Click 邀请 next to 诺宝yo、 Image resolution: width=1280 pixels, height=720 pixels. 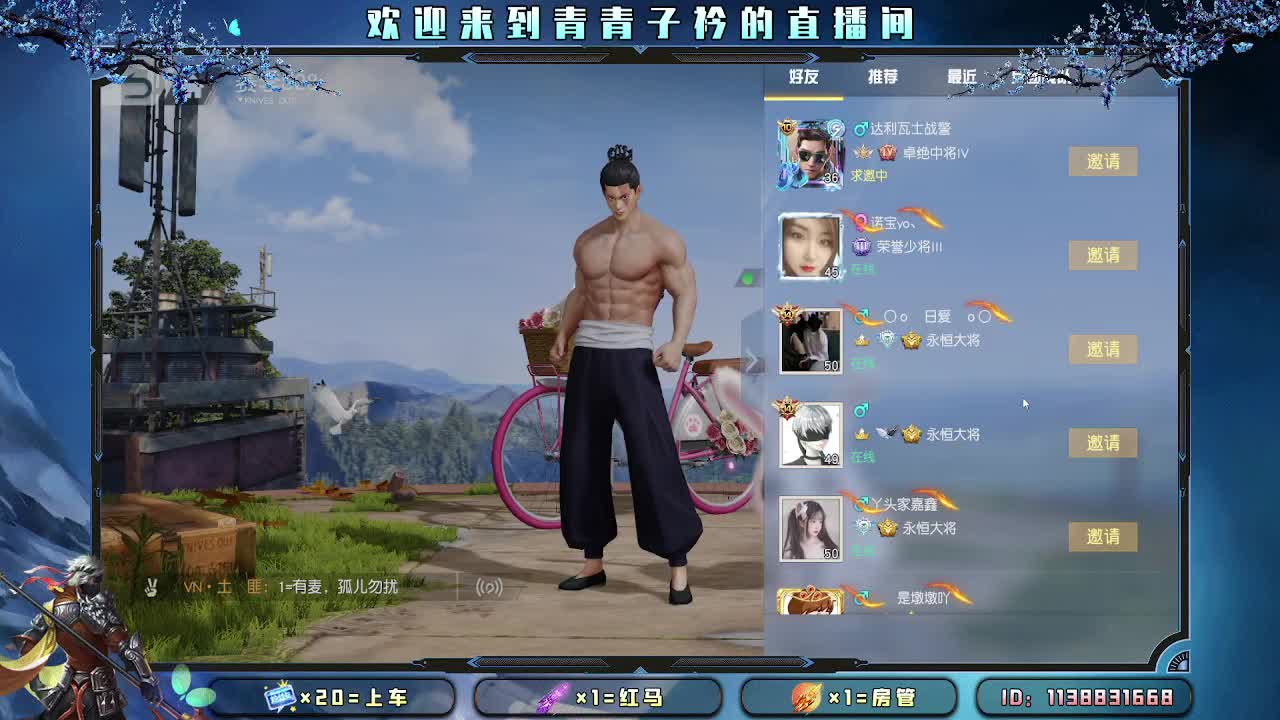pyautogui.click(x=1103, y=255)
